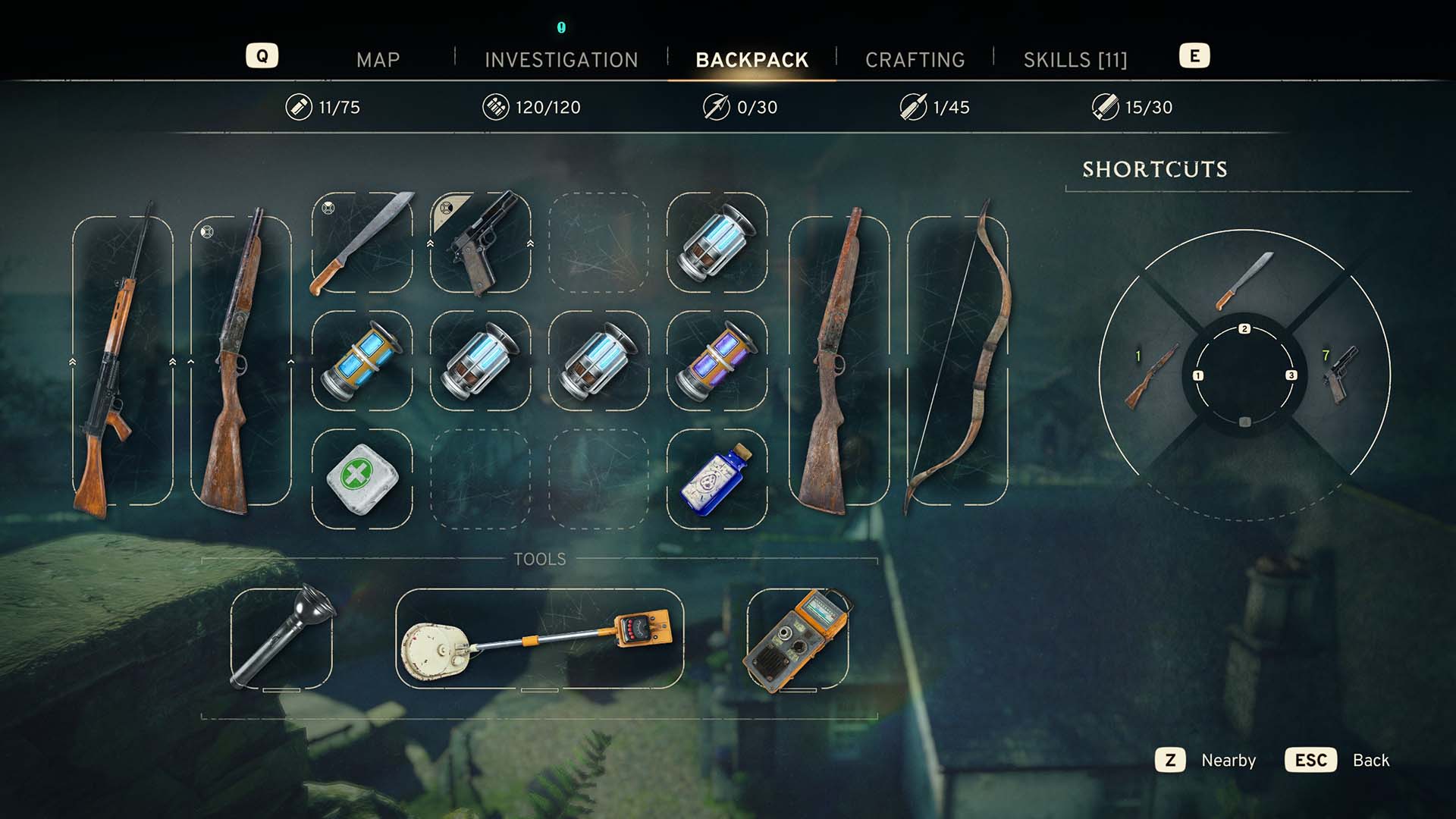Select the machete on the shortcuts wheel
The image size is (1456, 819).
(1244, 281)
